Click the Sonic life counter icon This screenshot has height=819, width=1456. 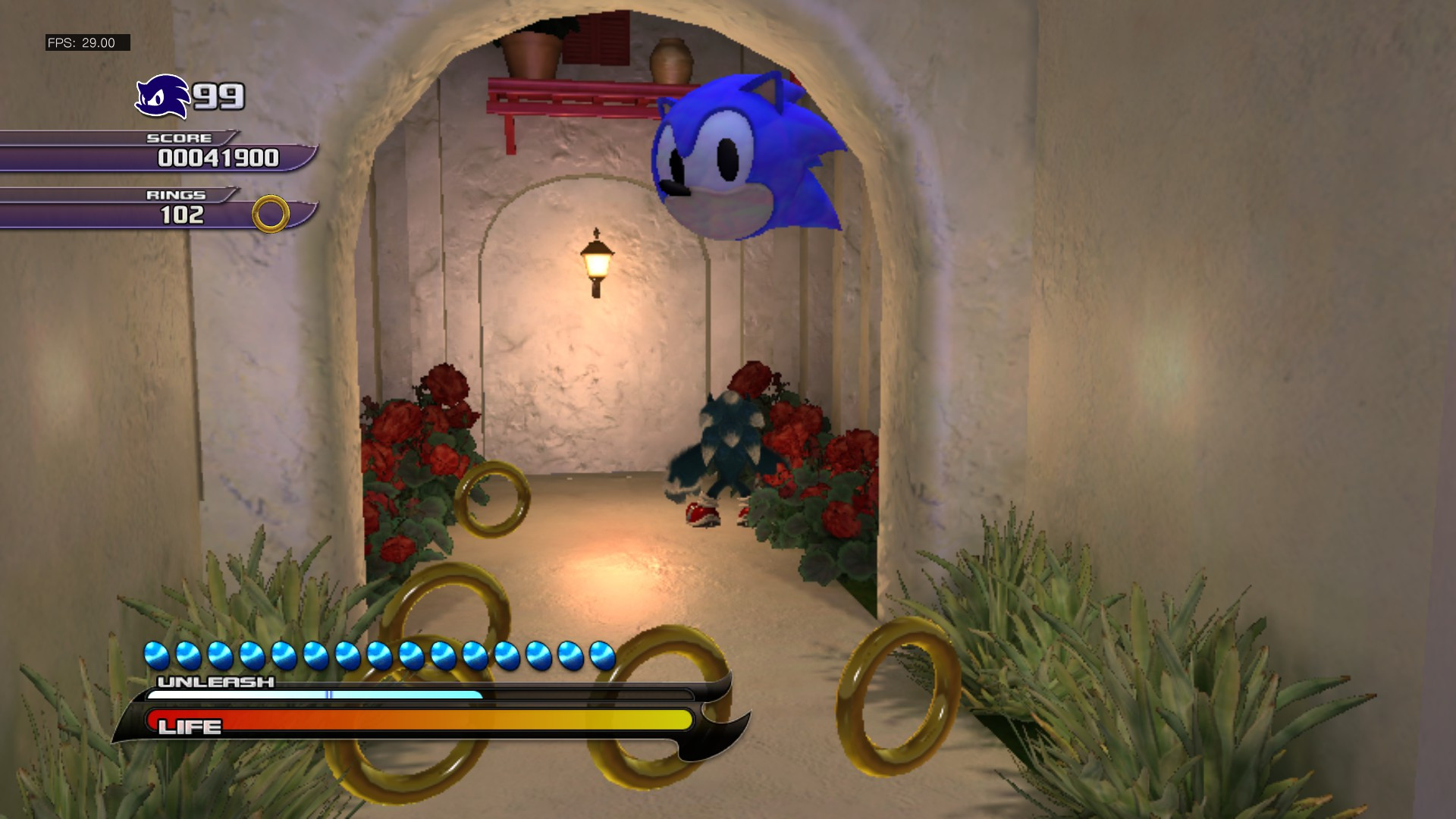coord(163,97)
